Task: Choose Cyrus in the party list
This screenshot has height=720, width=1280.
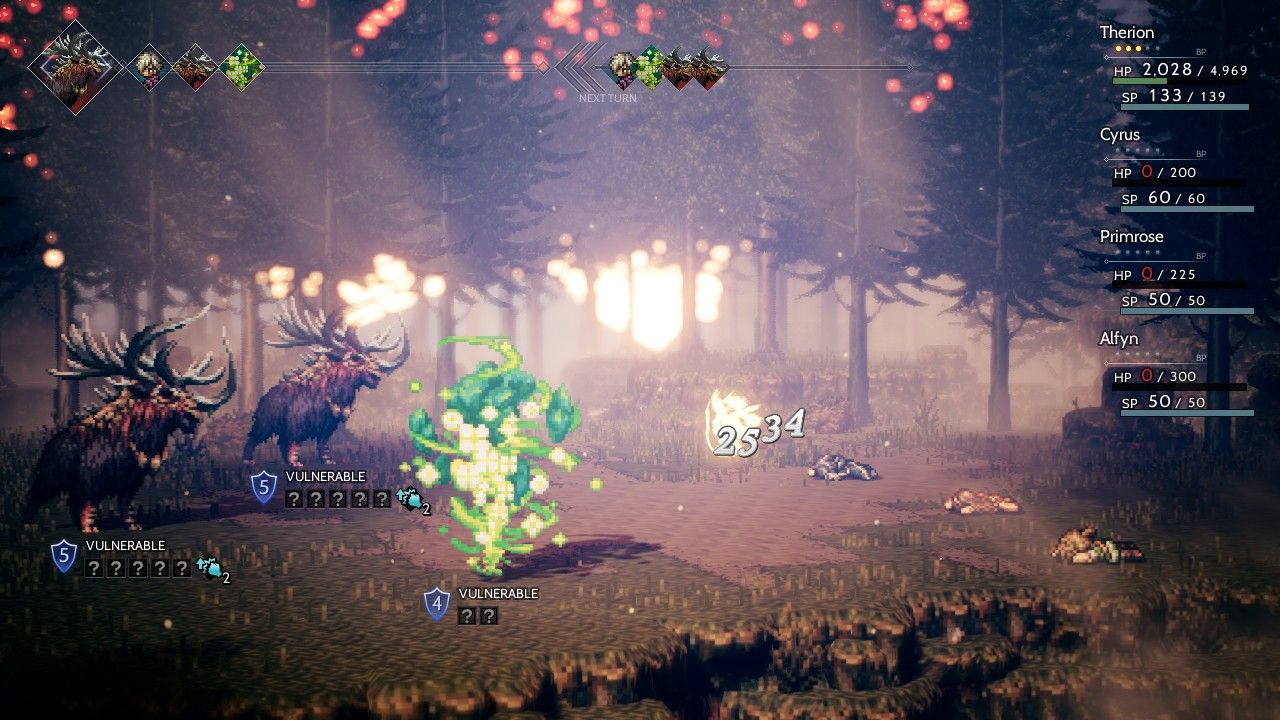Action: click(x=1119, y=135)
